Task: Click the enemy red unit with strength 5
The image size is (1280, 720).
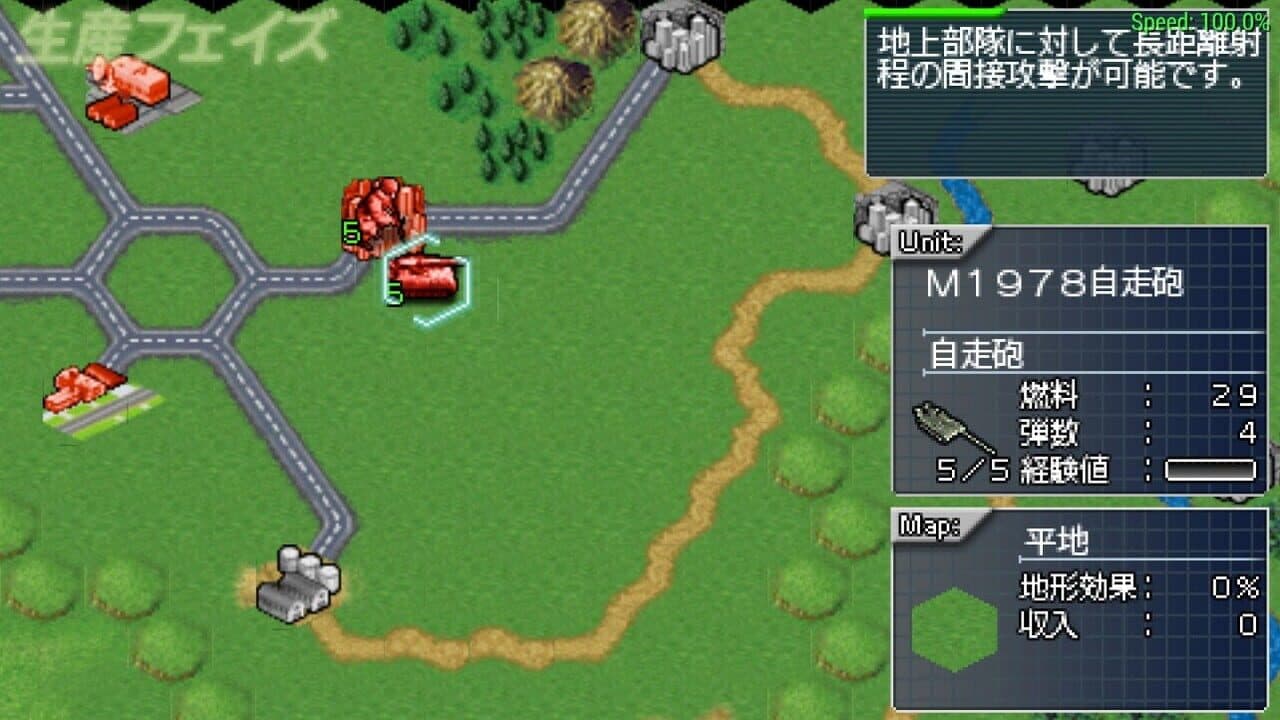Action: 383,215
